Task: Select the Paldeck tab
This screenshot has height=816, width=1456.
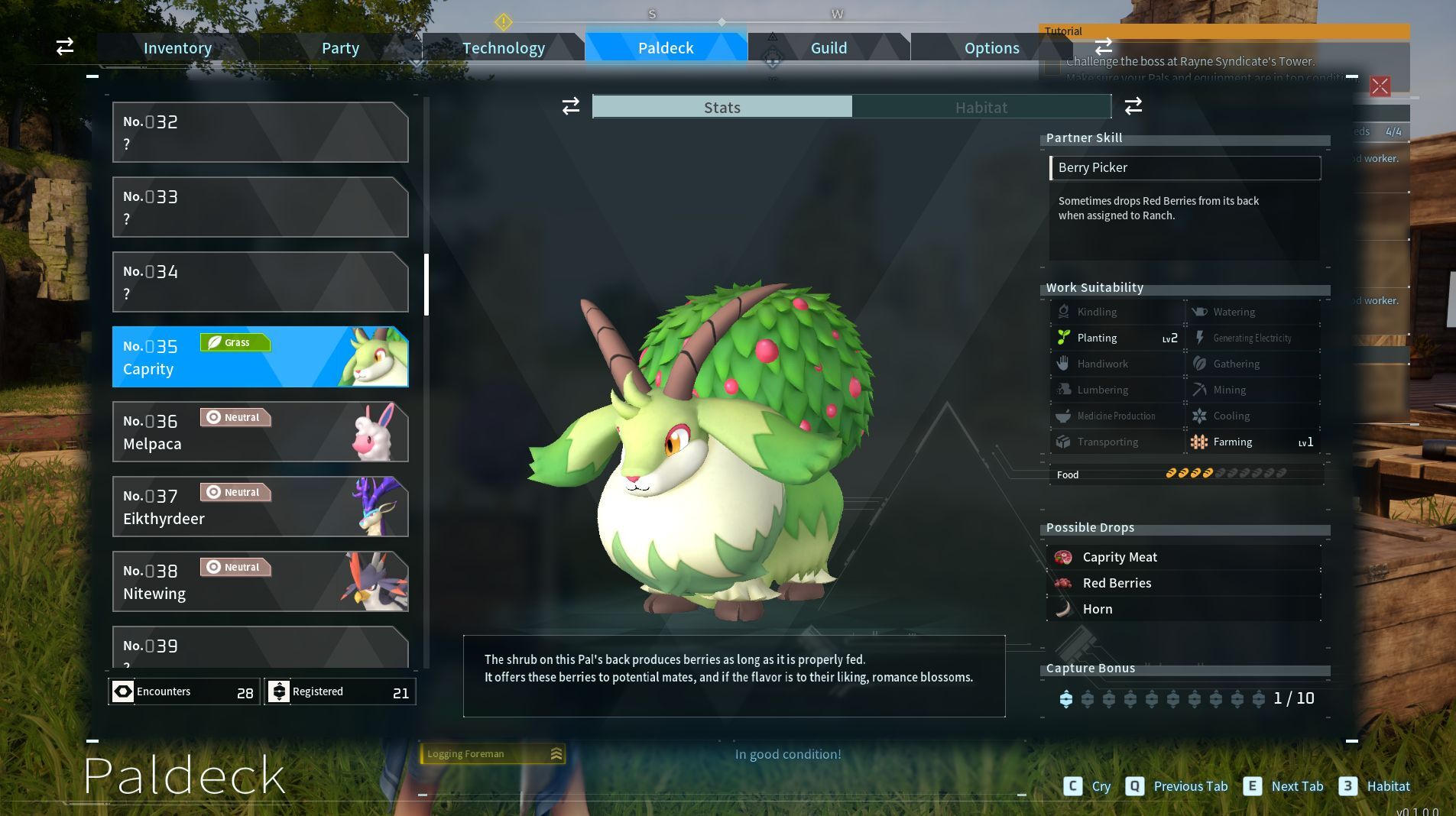Action: click(x=666, y=48)
